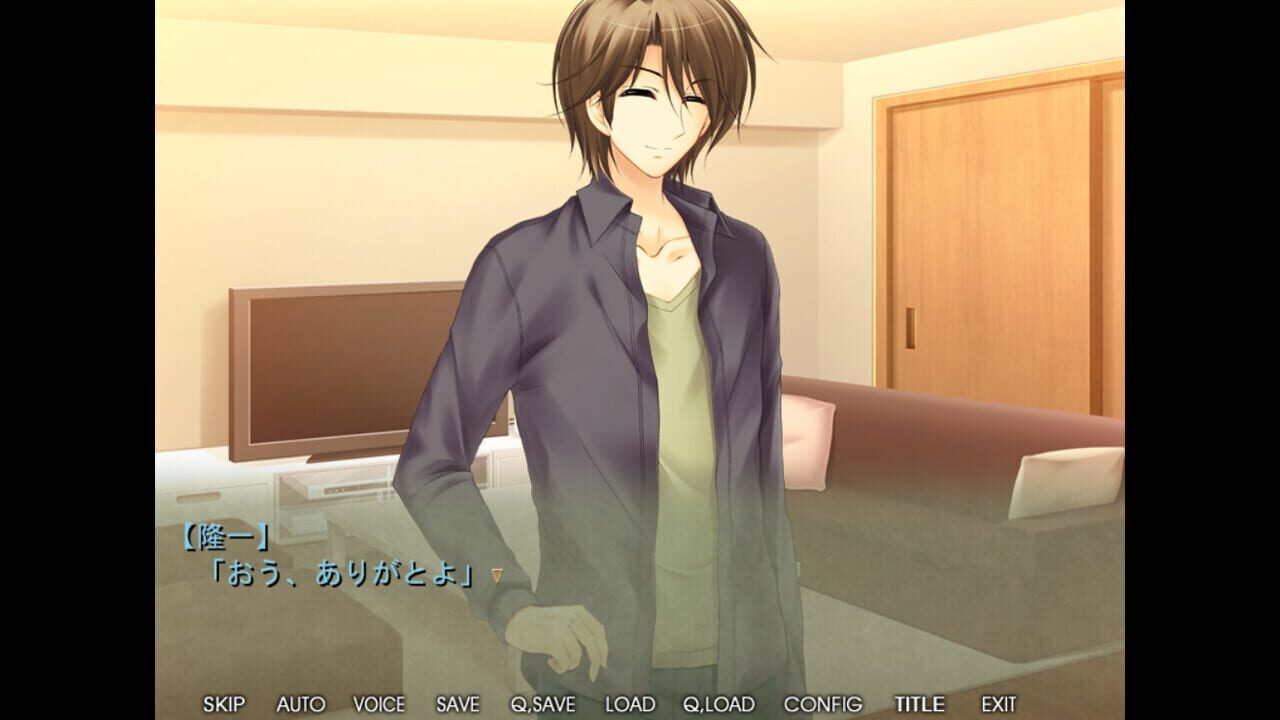Open the SAVE menu
The width and height of the screenshot is (1280, 720).
(457, 704)
